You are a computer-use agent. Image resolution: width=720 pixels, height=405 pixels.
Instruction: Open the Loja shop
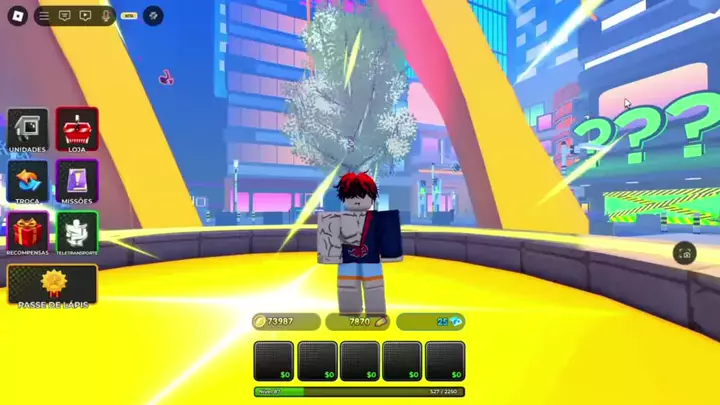[x=77, y=131]
